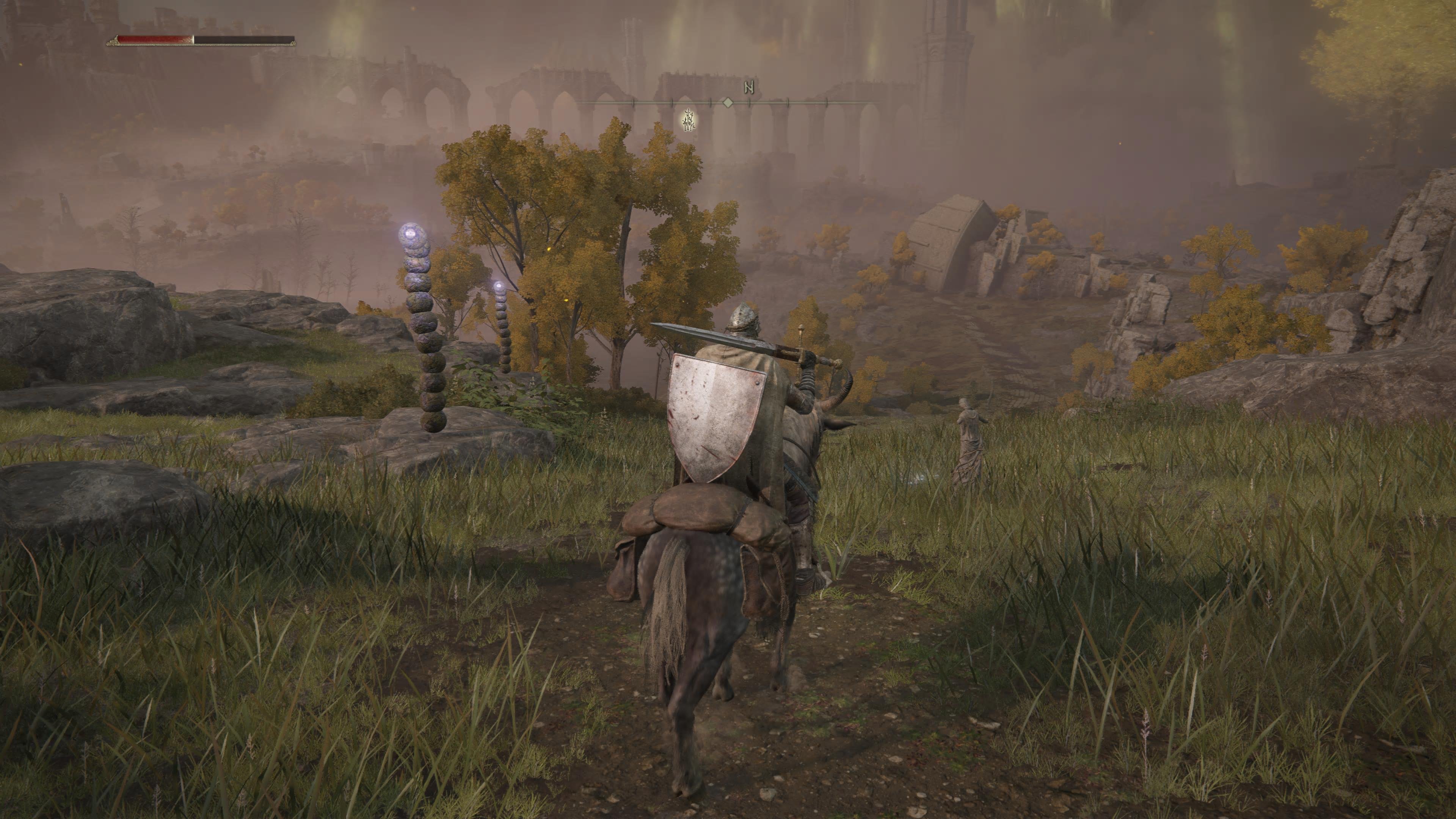
Task: Select the diamond pointer on the compass bar
Action: point(728,102)
